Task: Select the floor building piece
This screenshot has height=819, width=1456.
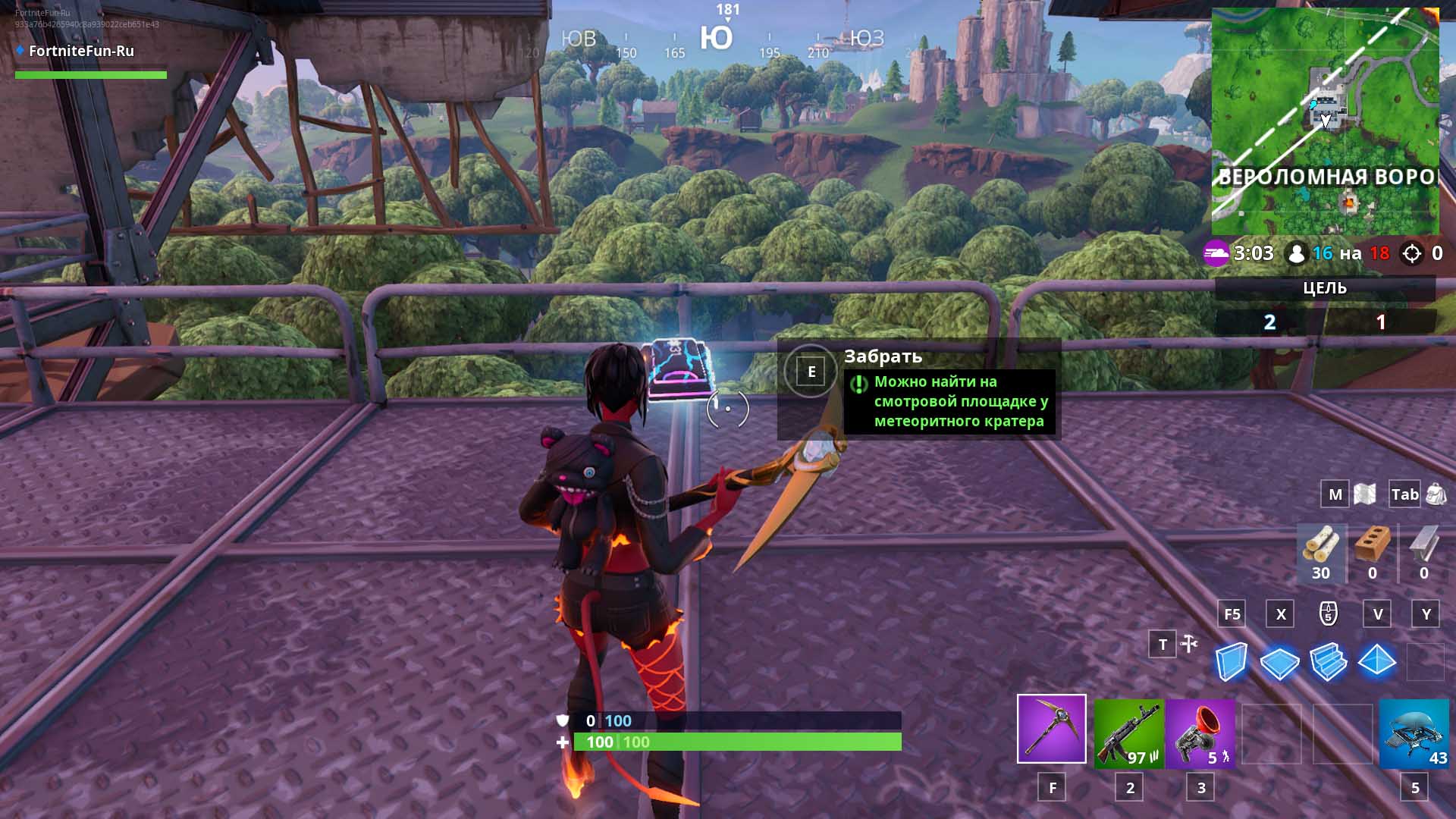Action: pyautogui.click(x=1279, y=663)
